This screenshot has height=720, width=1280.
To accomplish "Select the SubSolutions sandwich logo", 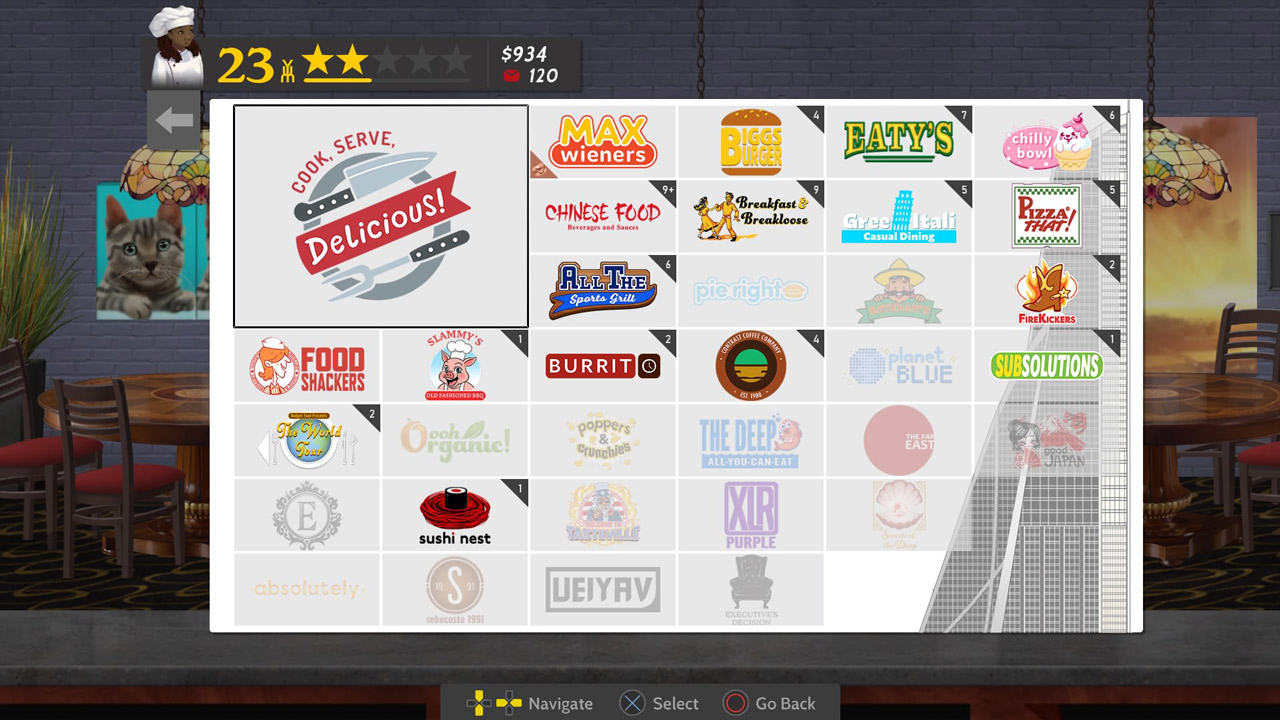I will (1048, 365).
